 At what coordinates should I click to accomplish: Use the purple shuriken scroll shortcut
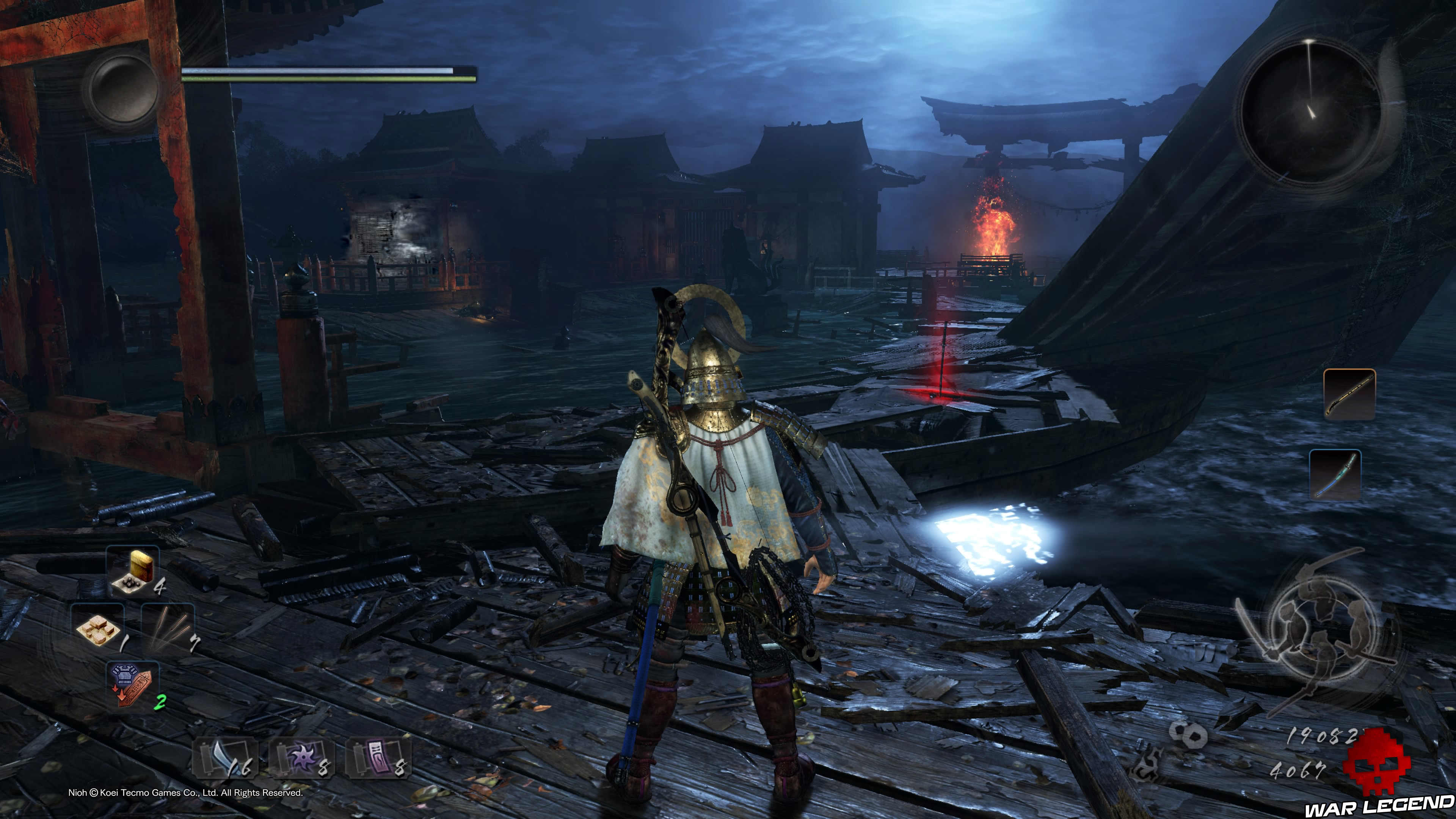(302, 758)
